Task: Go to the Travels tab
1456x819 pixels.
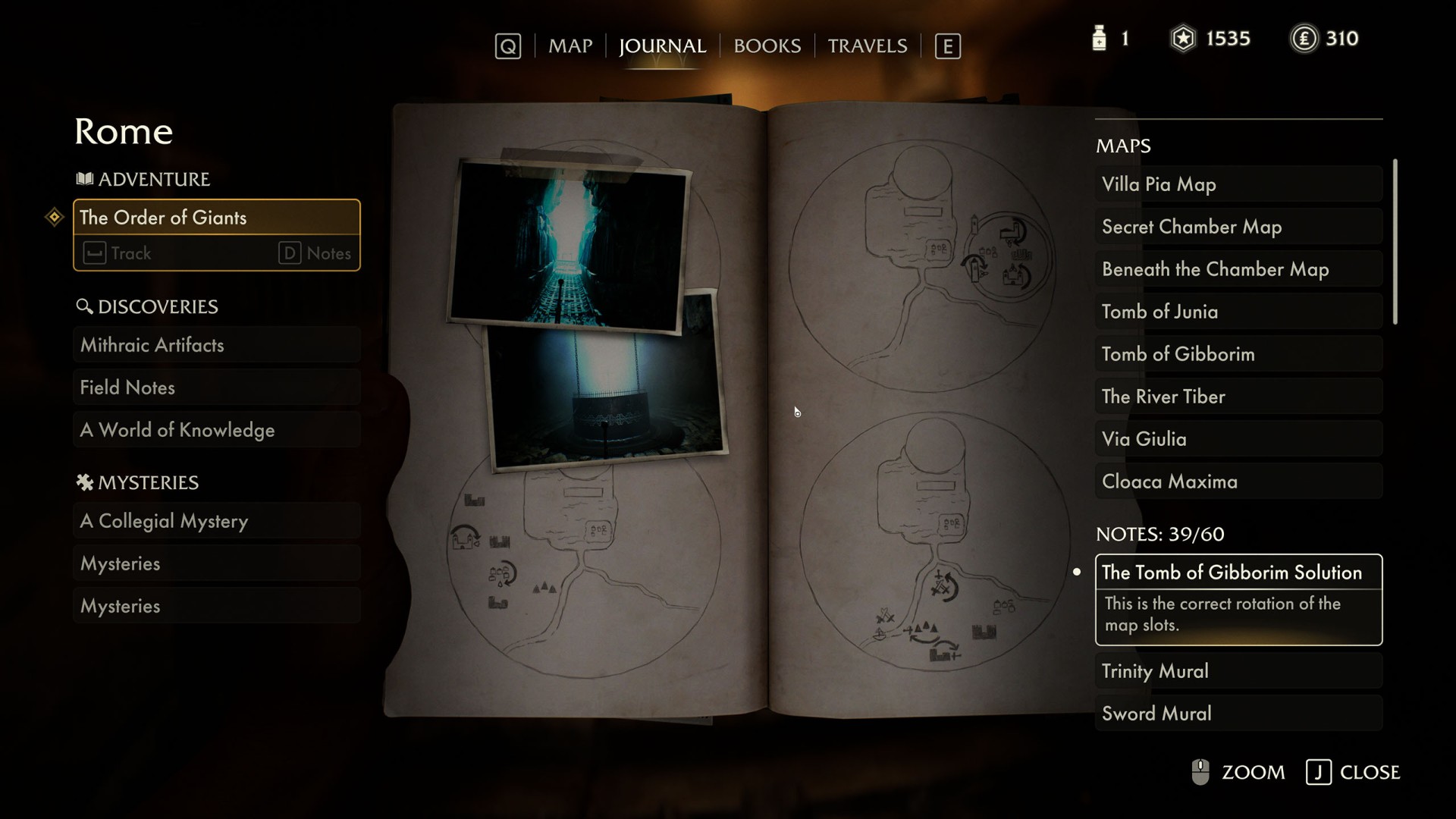Action: [867, 46]
